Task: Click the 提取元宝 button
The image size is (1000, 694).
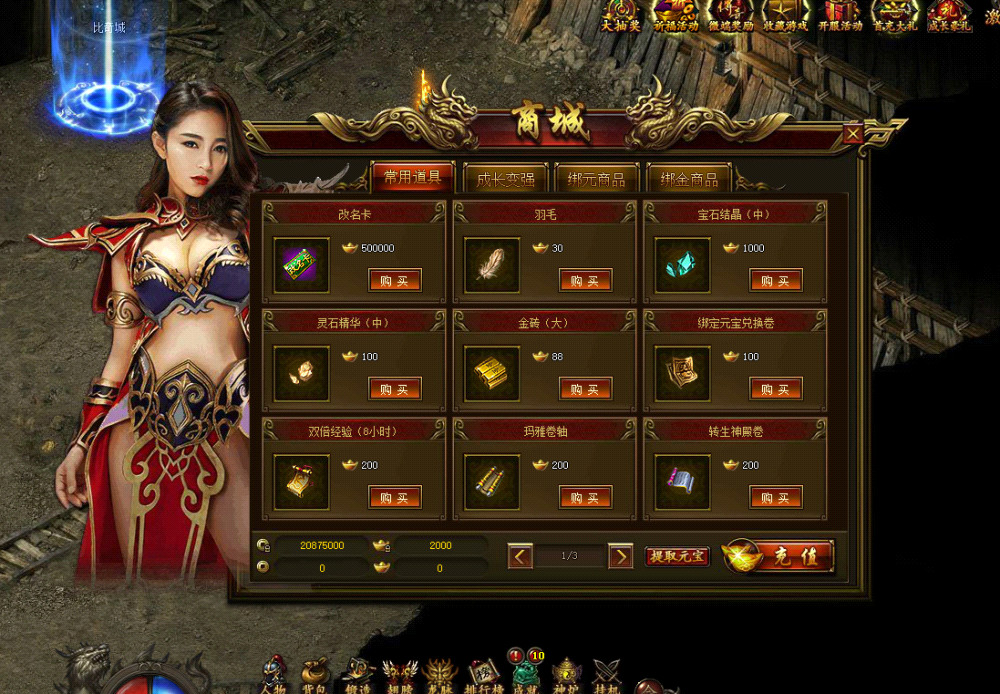Action: (677, 556)
